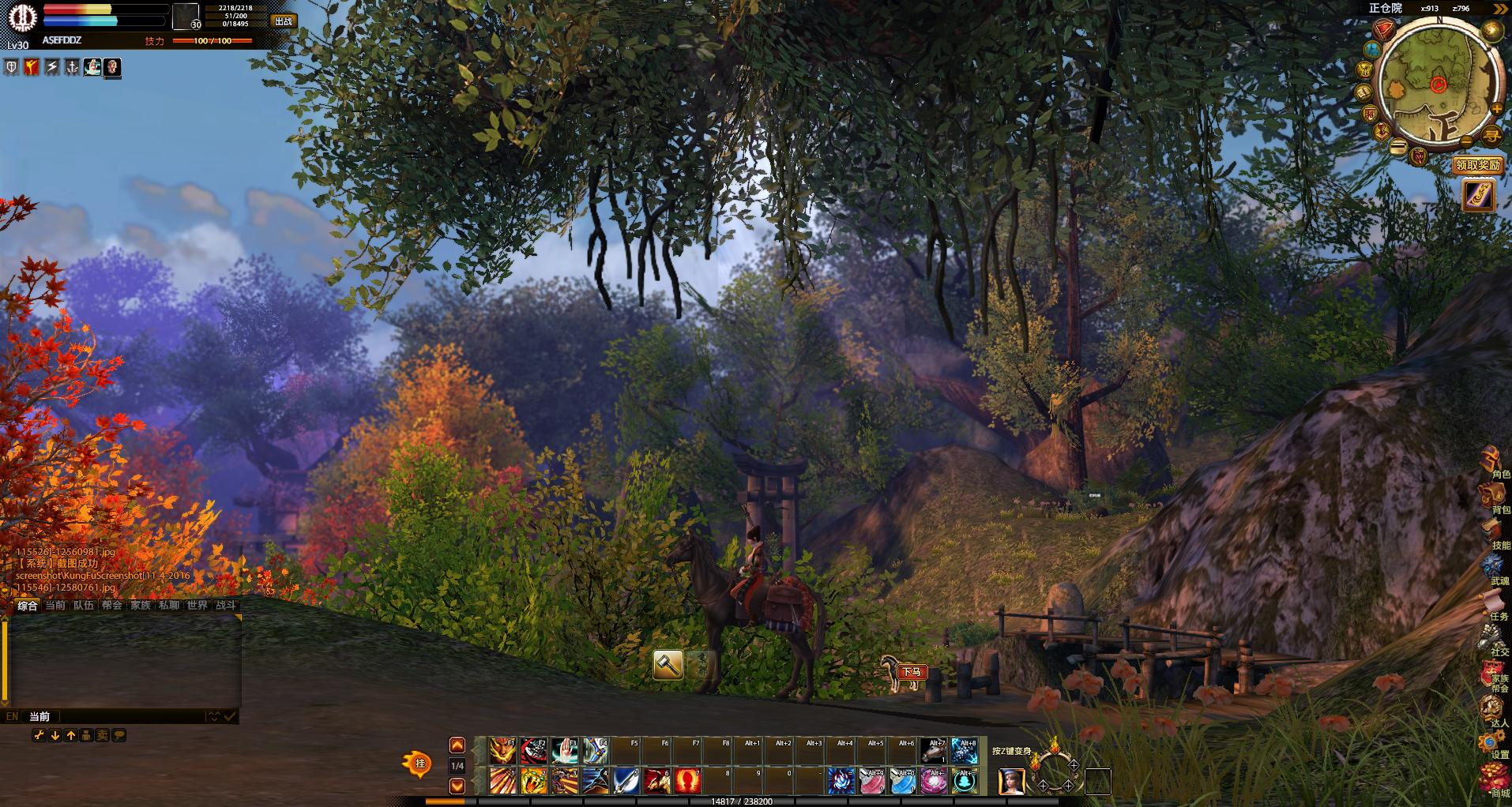This screenshot has width=1512, height=807.
Task: Claim rewards with the 领取奖励 button
Action: (x=1477, y=165)
